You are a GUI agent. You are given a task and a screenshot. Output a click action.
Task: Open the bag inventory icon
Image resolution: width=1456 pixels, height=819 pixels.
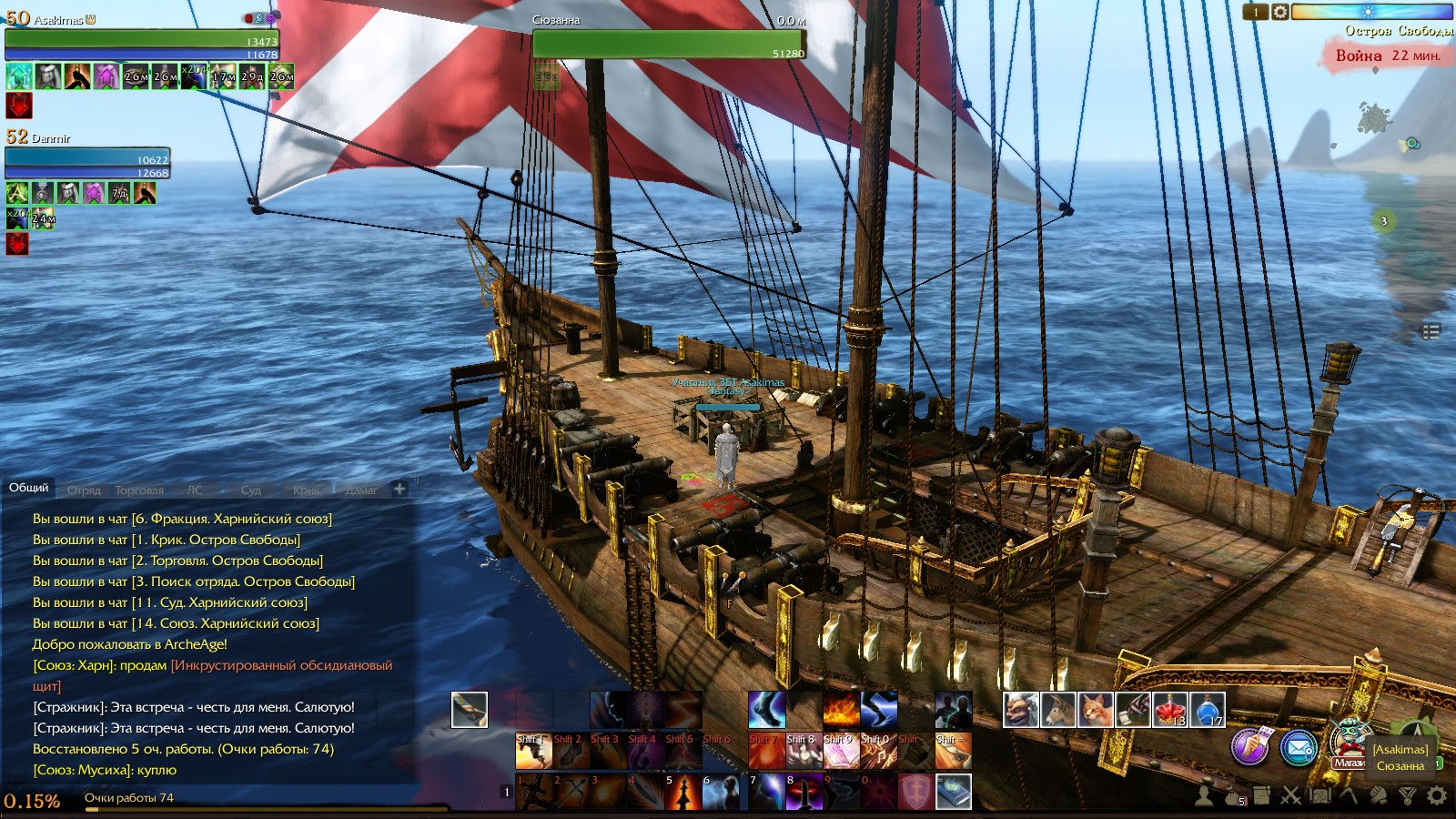(x=1231, y=796)
